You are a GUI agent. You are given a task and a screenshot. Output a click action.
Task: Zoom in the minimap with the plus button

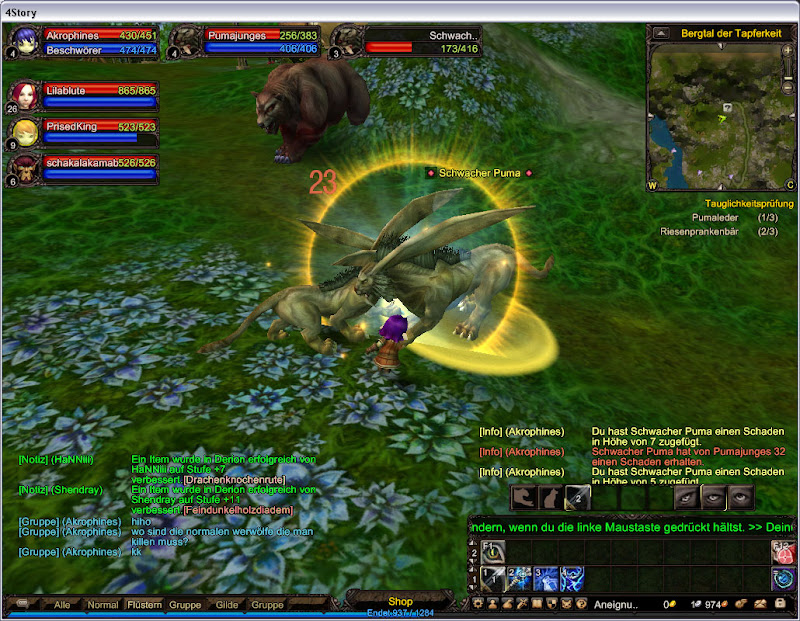pos(787,50)
